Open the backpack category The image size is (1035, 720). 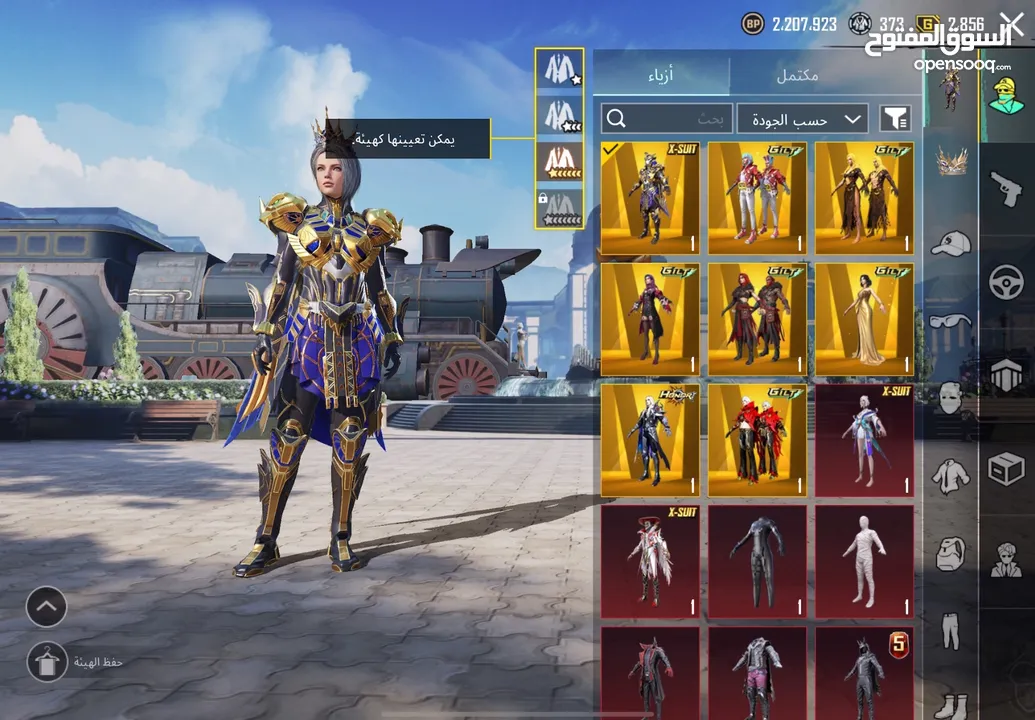click(951, 553)
